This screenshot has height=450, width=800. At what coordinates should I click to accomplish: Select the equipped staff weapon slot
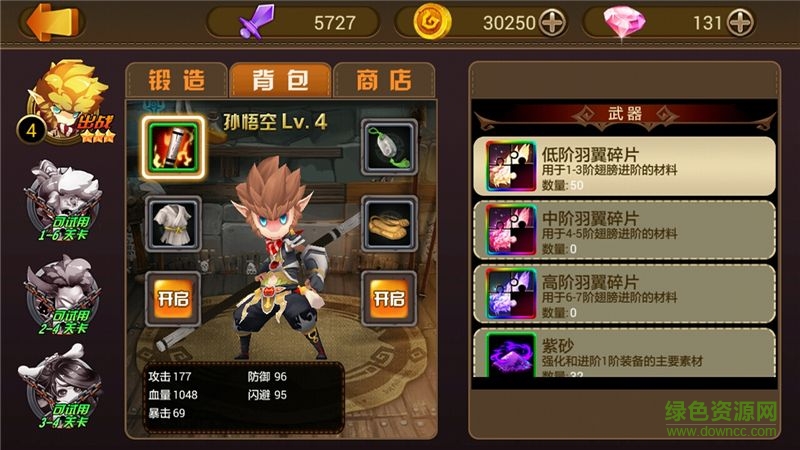[x=174, y=147]
